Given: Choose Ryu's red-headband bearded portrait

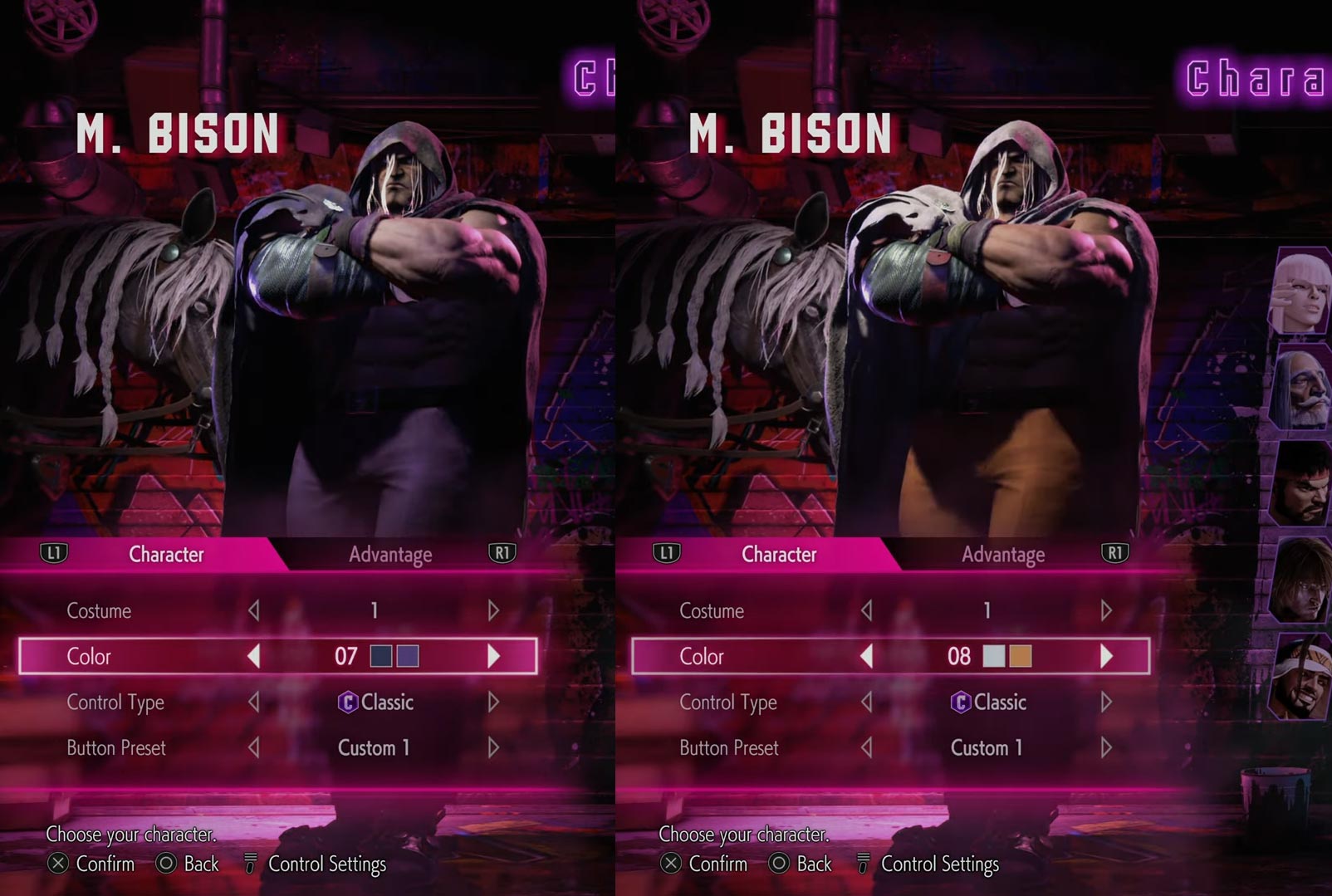Looking at the screenshot, I should pyautogui.click(x=1300, y=483).
